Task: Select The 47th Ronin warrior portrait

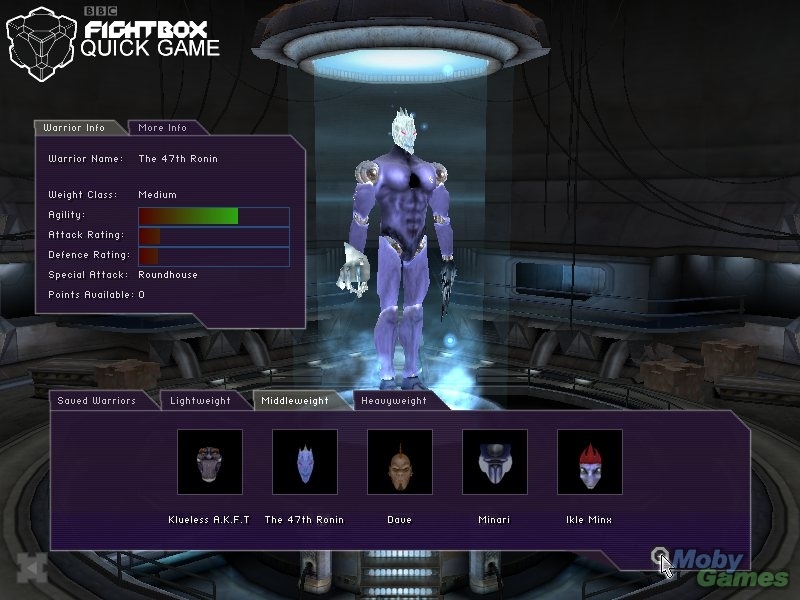Action: point(305,462)
